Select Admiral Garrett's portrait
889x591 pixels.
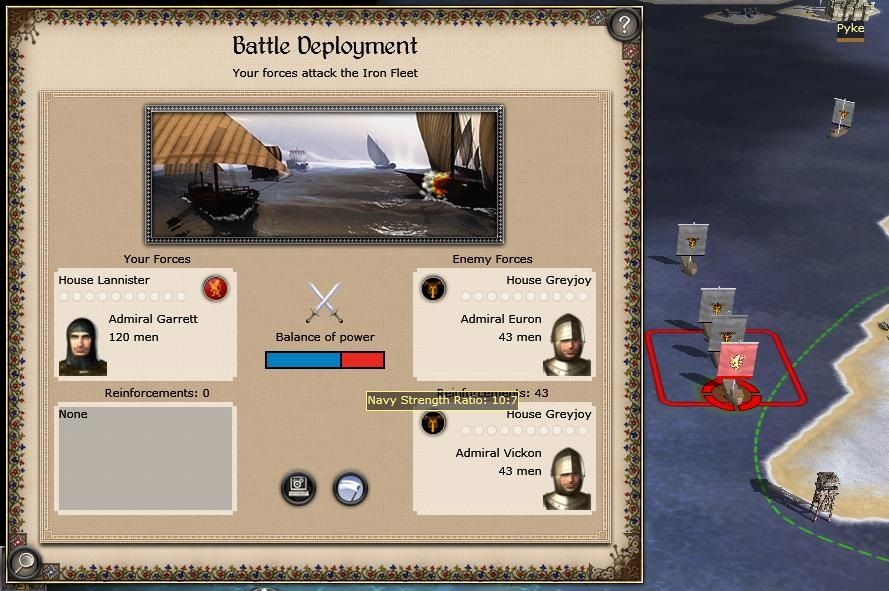point(82,347)
